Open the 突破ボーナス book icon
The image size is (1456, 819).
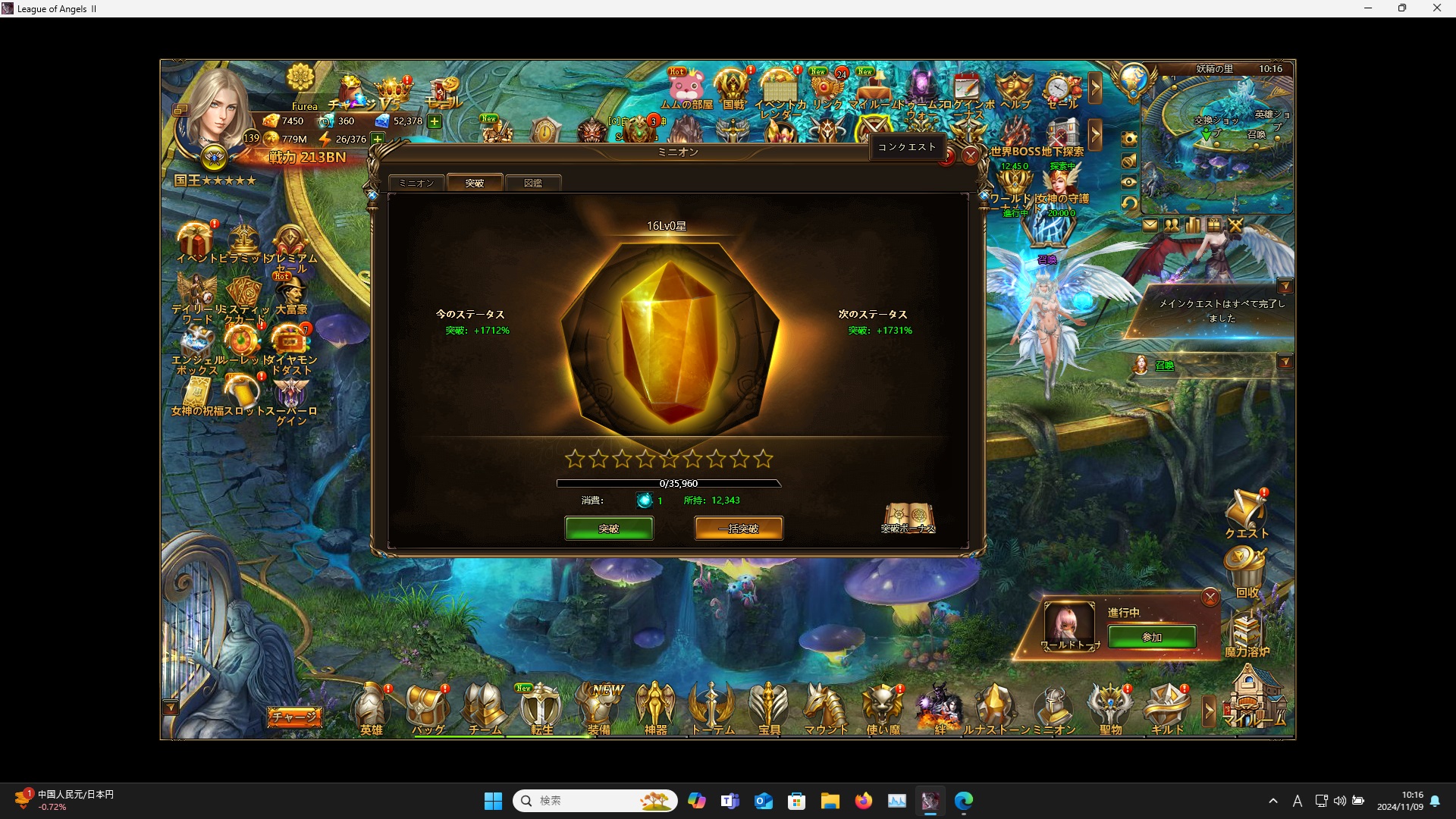(x=908, y=518)
